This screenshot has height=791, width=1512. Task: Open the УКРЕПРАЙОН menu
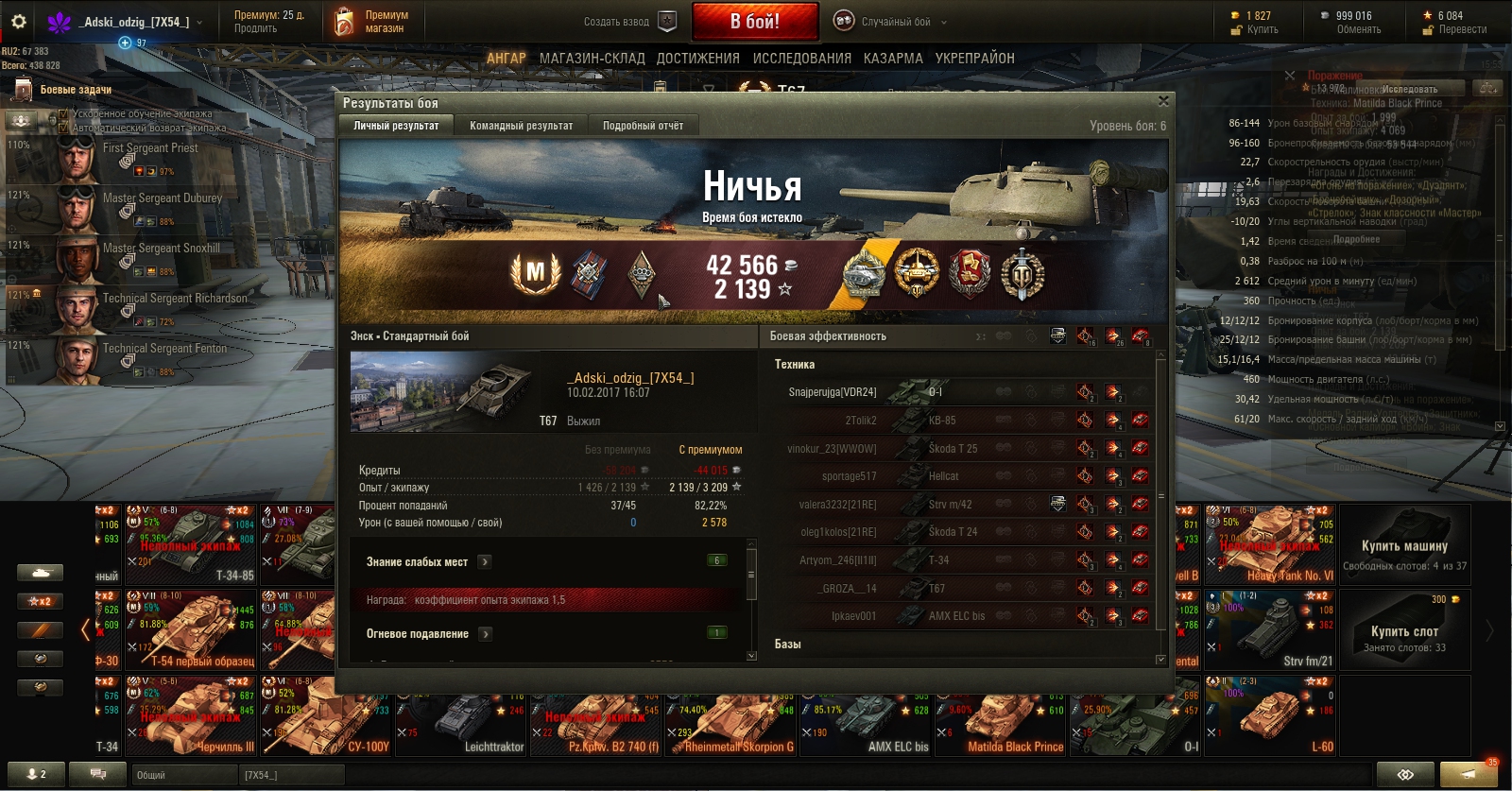point(974,59)
